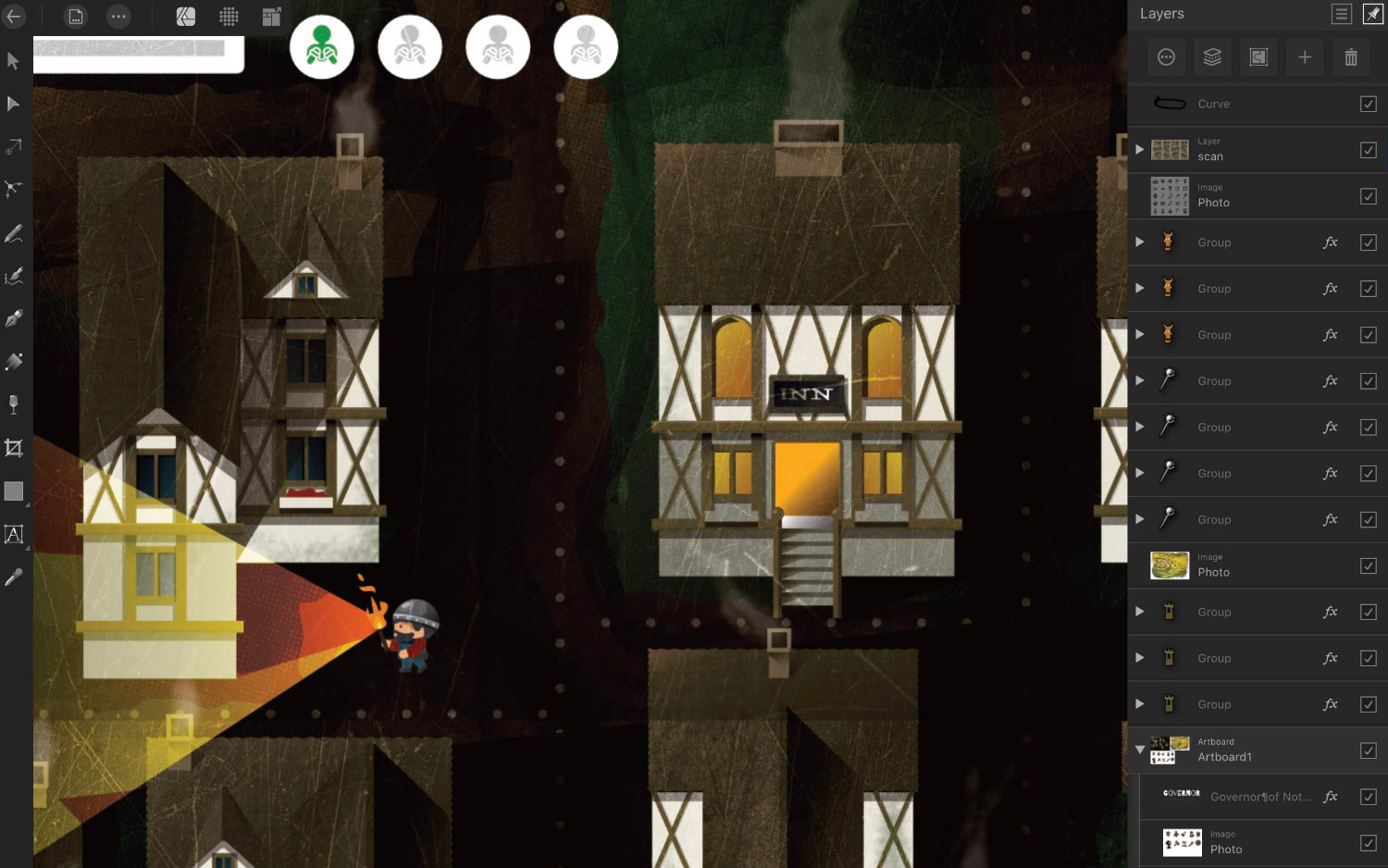Activate the Crop tool
Image resolution: width=1388 pixels, height=868 pixels.
13,449
